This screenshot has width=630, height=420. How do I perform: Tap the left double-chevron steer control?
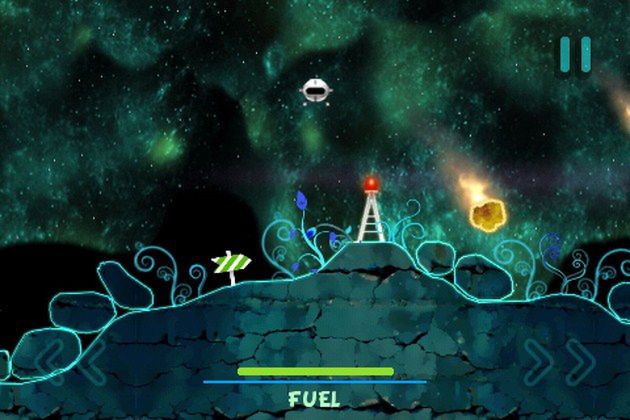(68, 362)
